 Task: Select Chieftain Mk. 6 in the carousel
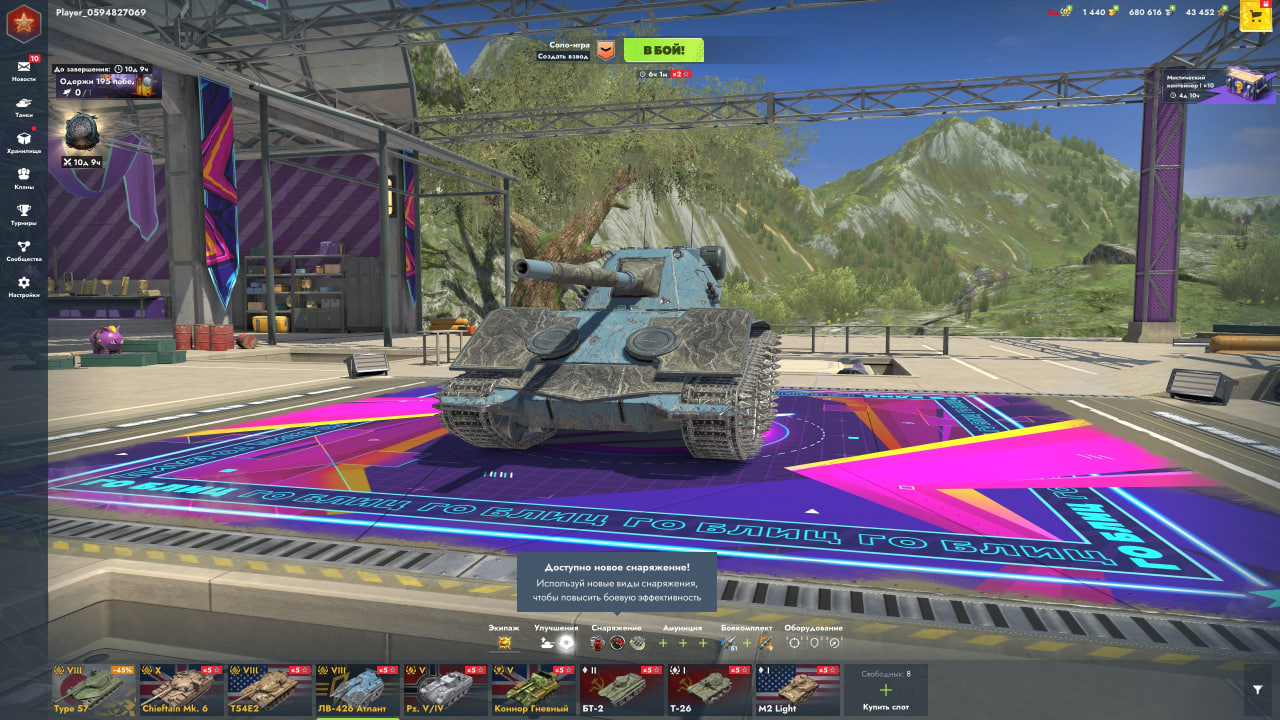tap(179, 690)
